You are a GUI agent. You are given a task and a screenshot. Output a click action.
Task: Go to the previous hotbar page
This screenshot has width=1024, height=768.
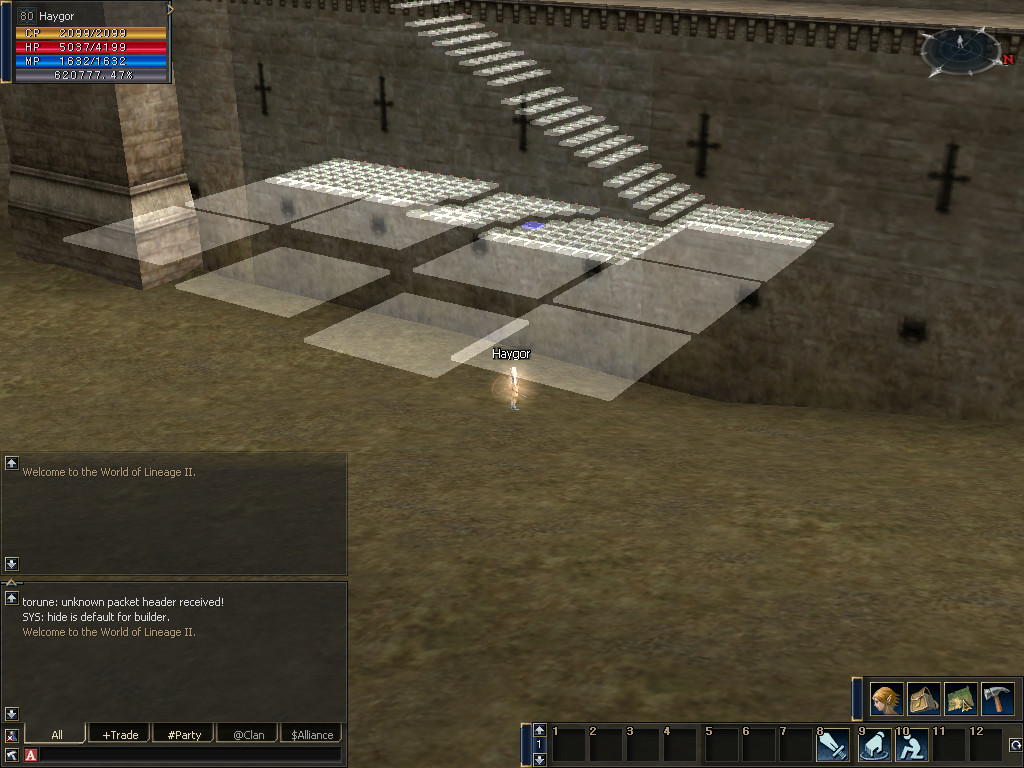tap(540, 730)
